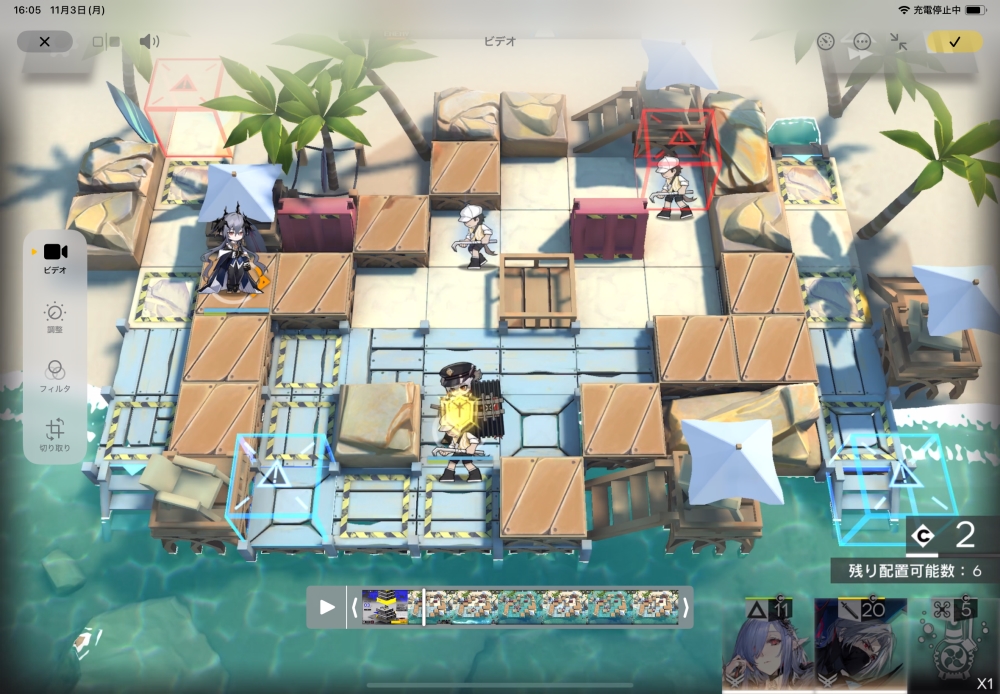1000x694 pixels.
Task: Select the blue-haired operator card costing 11
Action: pos(767,648)
